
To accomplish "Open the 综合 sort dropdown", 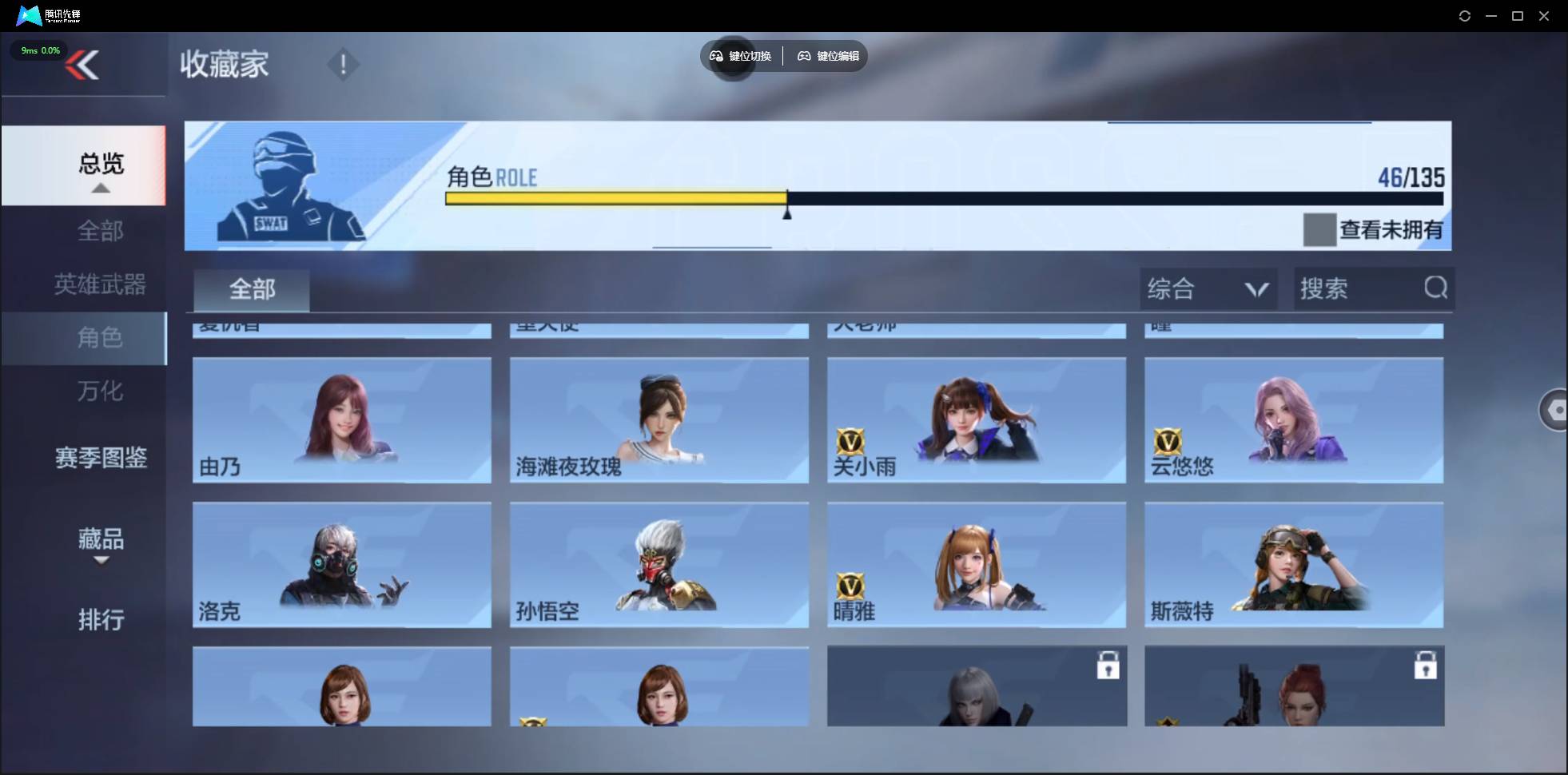I will pos(1207,288).
